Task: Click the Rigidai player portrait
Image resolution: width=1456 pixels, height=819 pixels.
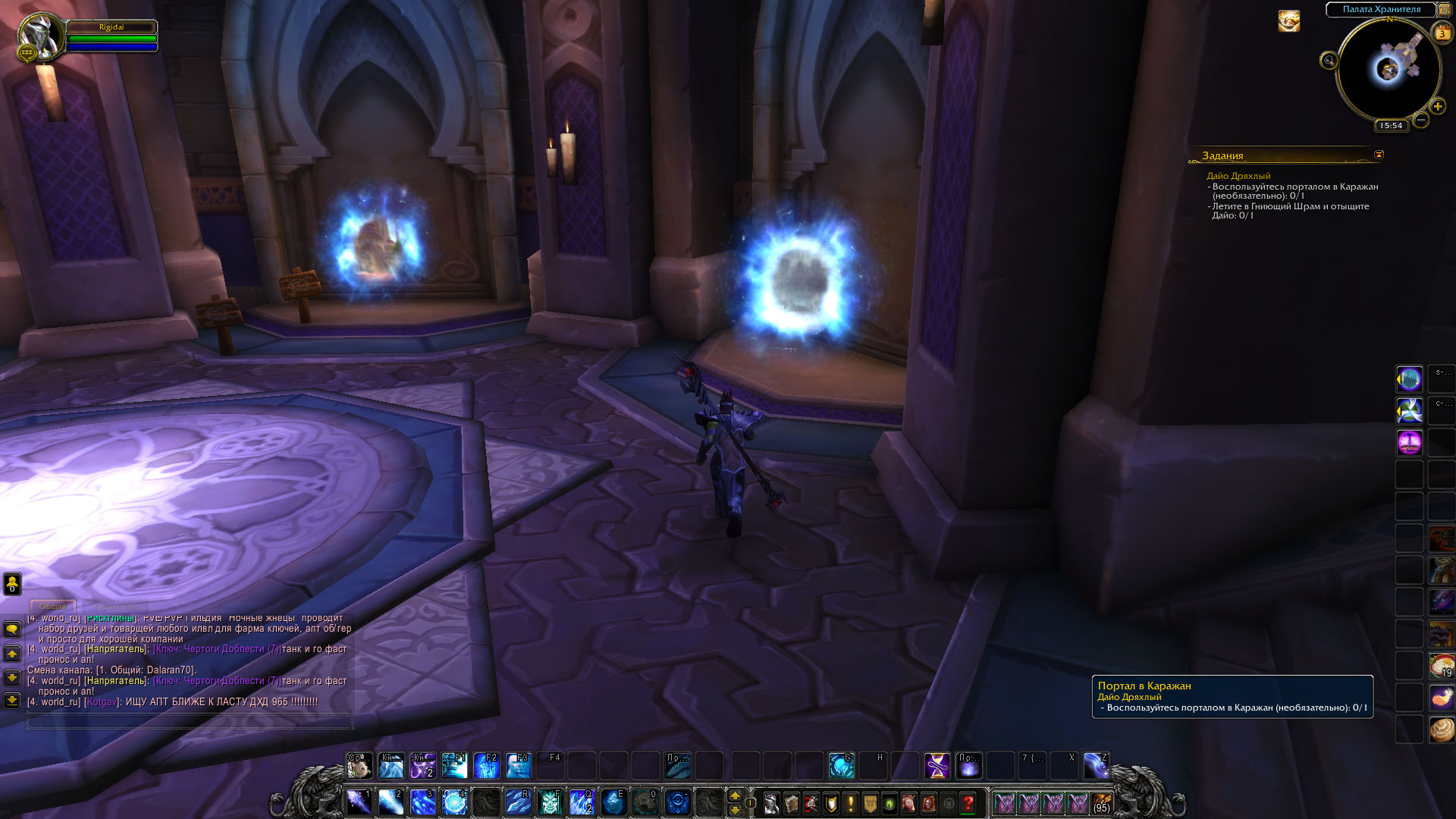Action: pyautogui.click(x=41, y=35)
